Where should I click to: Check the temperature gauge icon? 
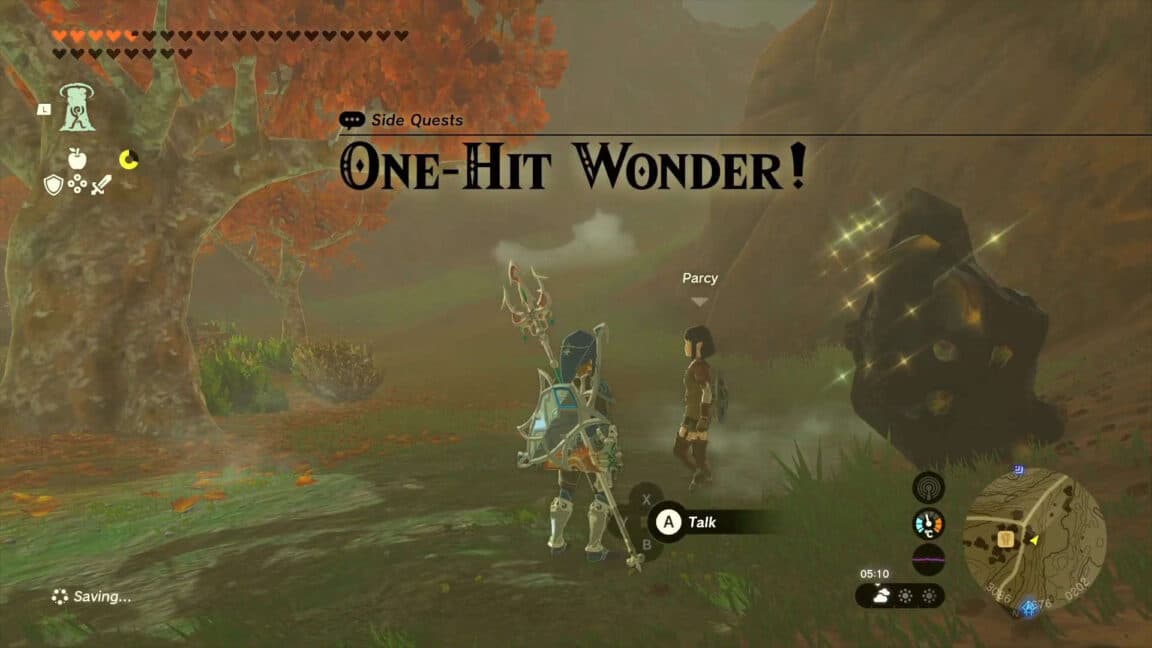click(928, 523)
